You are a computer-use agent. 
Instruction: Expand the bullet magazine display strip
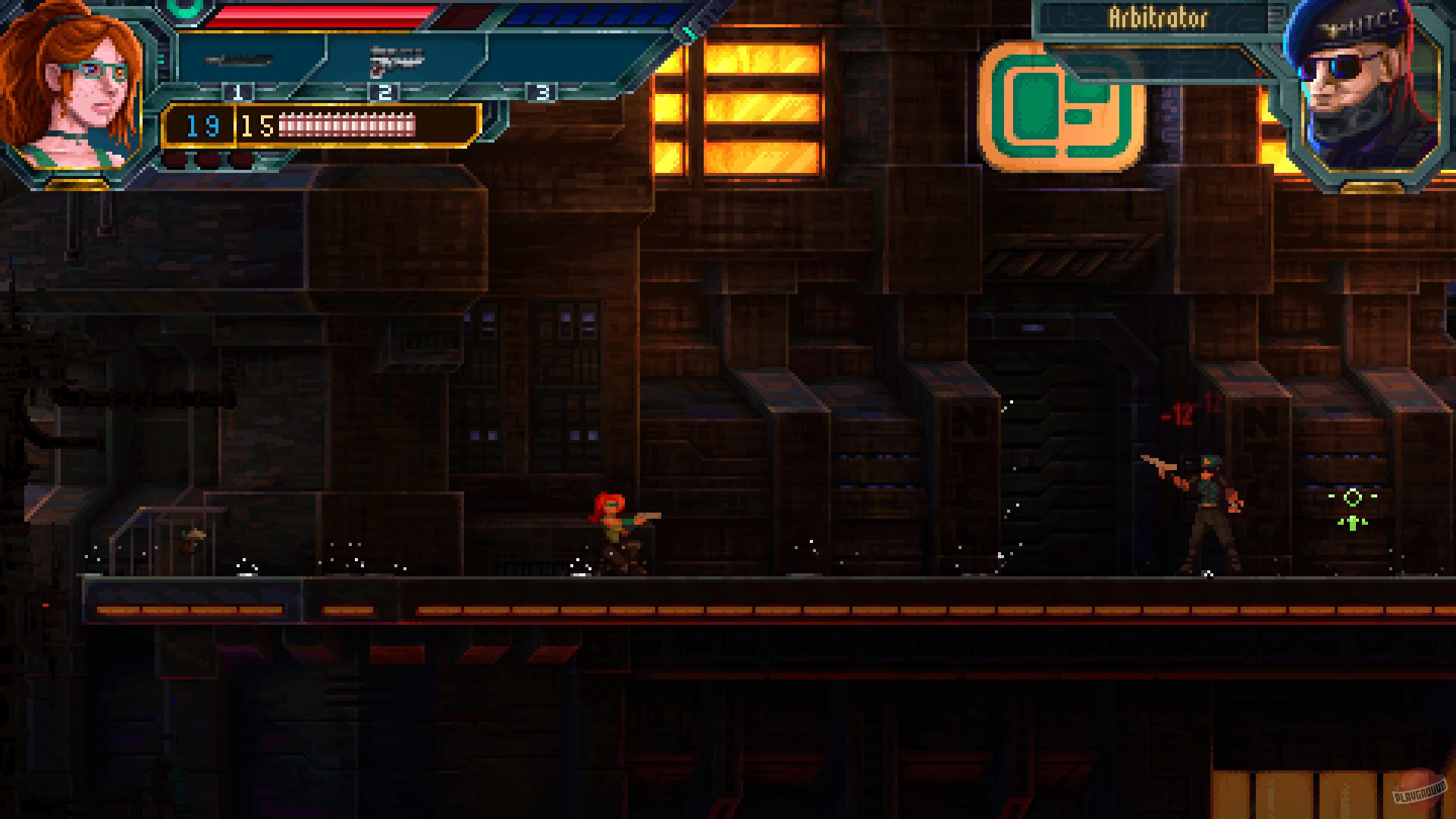click(x=349, y=125)
